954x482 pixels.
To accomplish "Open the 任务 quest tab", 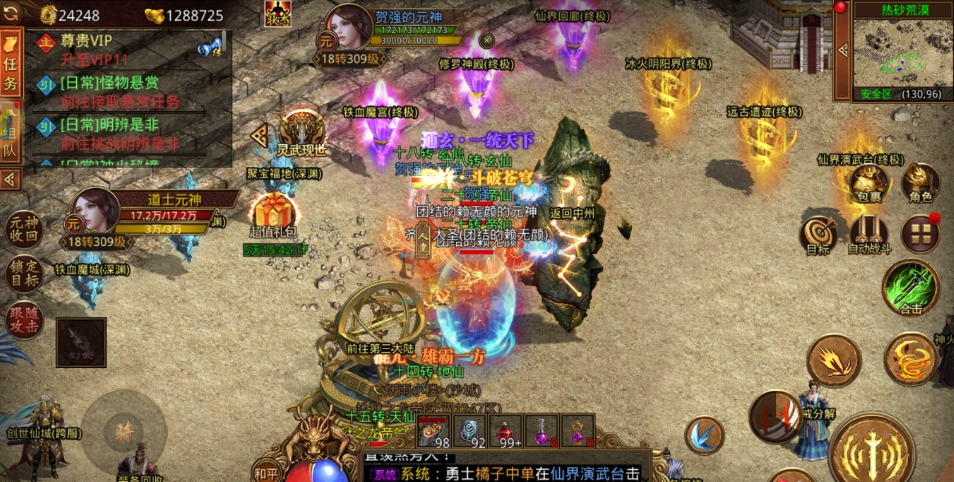I will click(11, 71).
